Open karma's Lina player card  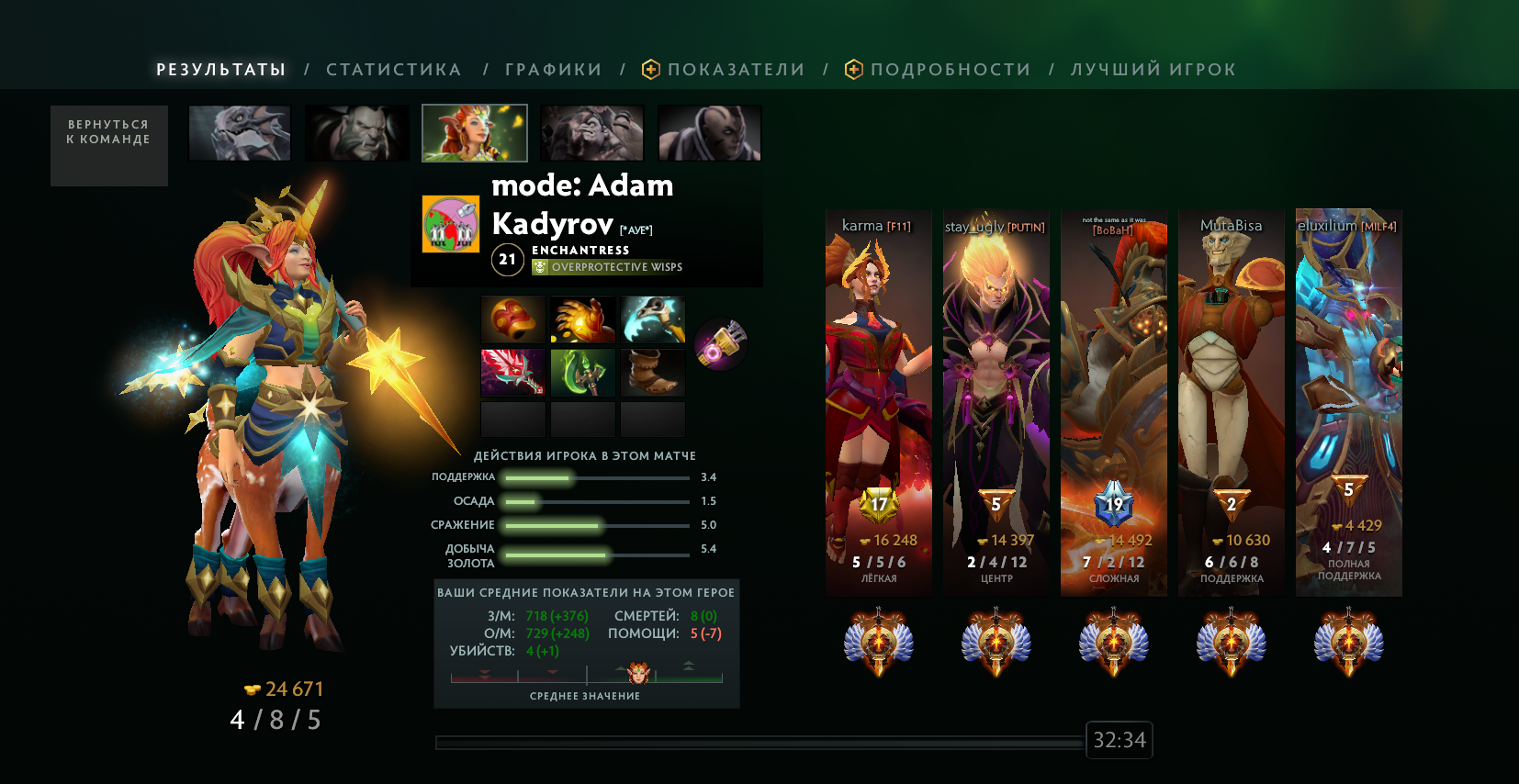click(879, 402)
